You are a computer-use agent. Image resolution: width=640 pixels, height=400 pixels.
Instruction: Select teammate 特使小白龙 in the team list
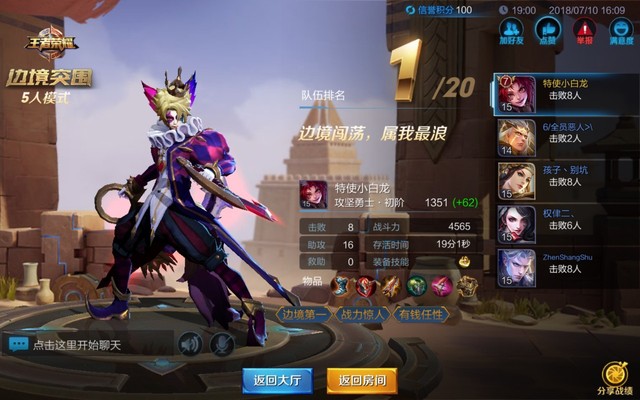pos(565,94)
